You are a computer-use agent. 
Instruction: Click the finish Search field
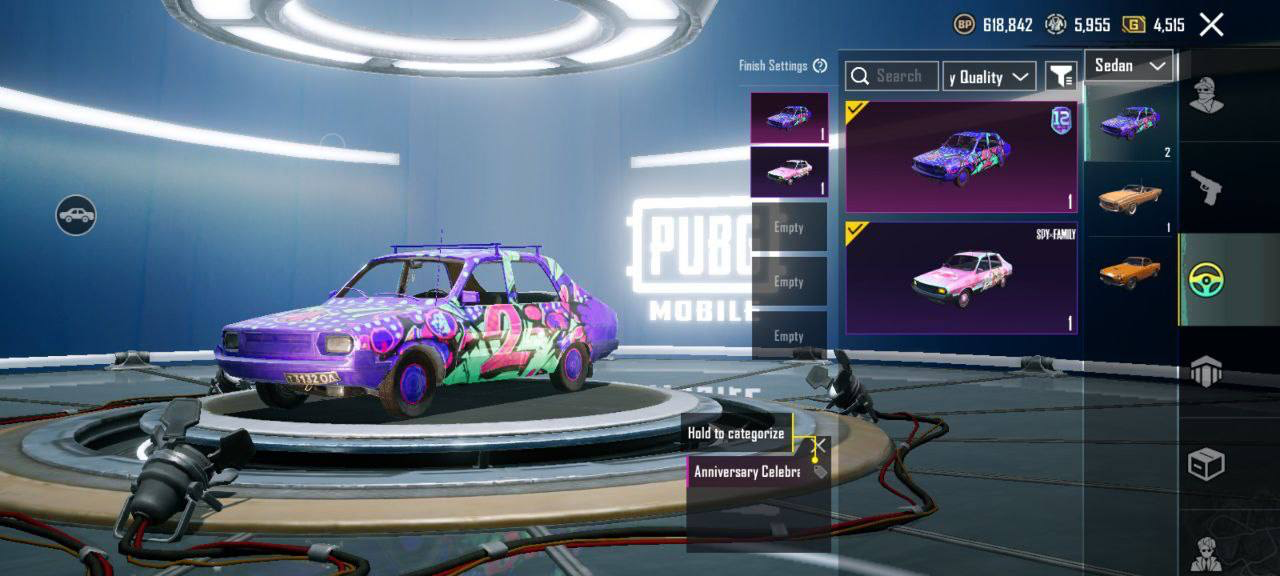892,76
